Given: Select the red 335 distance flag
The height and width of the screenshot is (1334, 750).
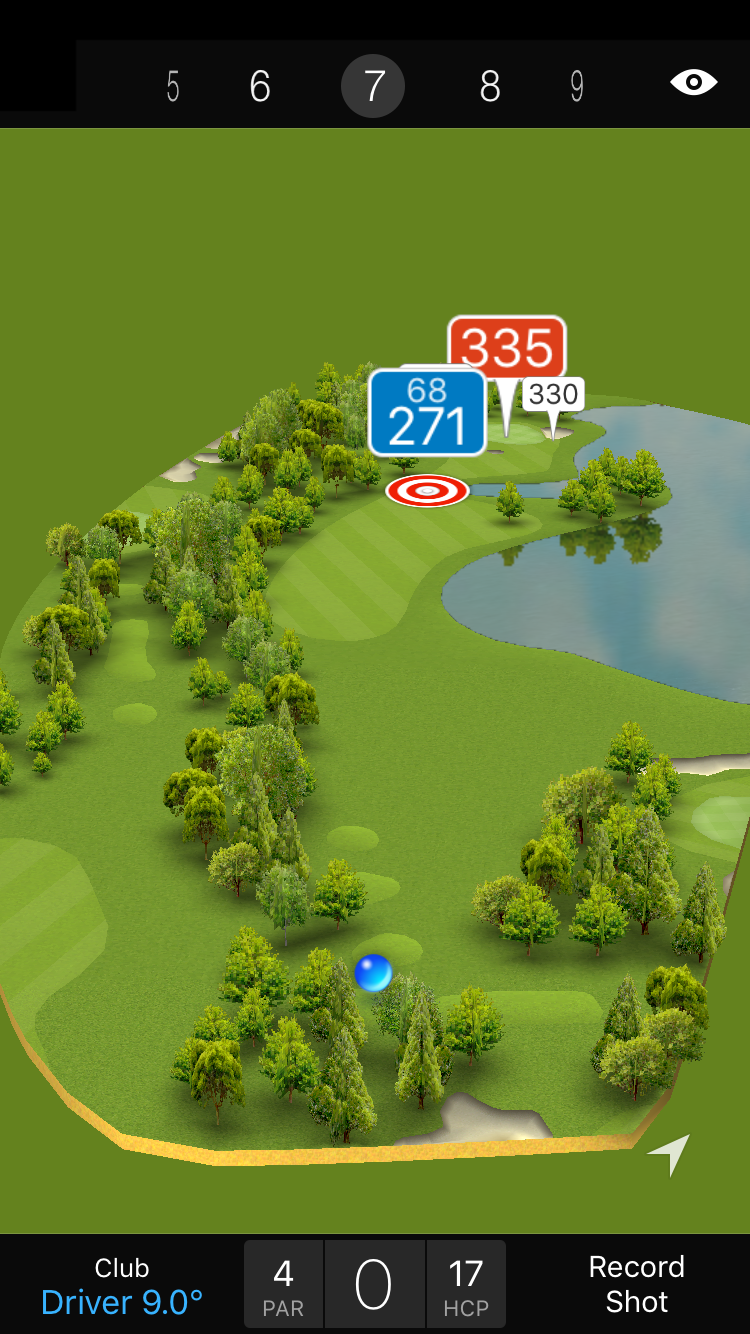Looking at the screenshot, I should pyautogui.click(x=507, y=348).
